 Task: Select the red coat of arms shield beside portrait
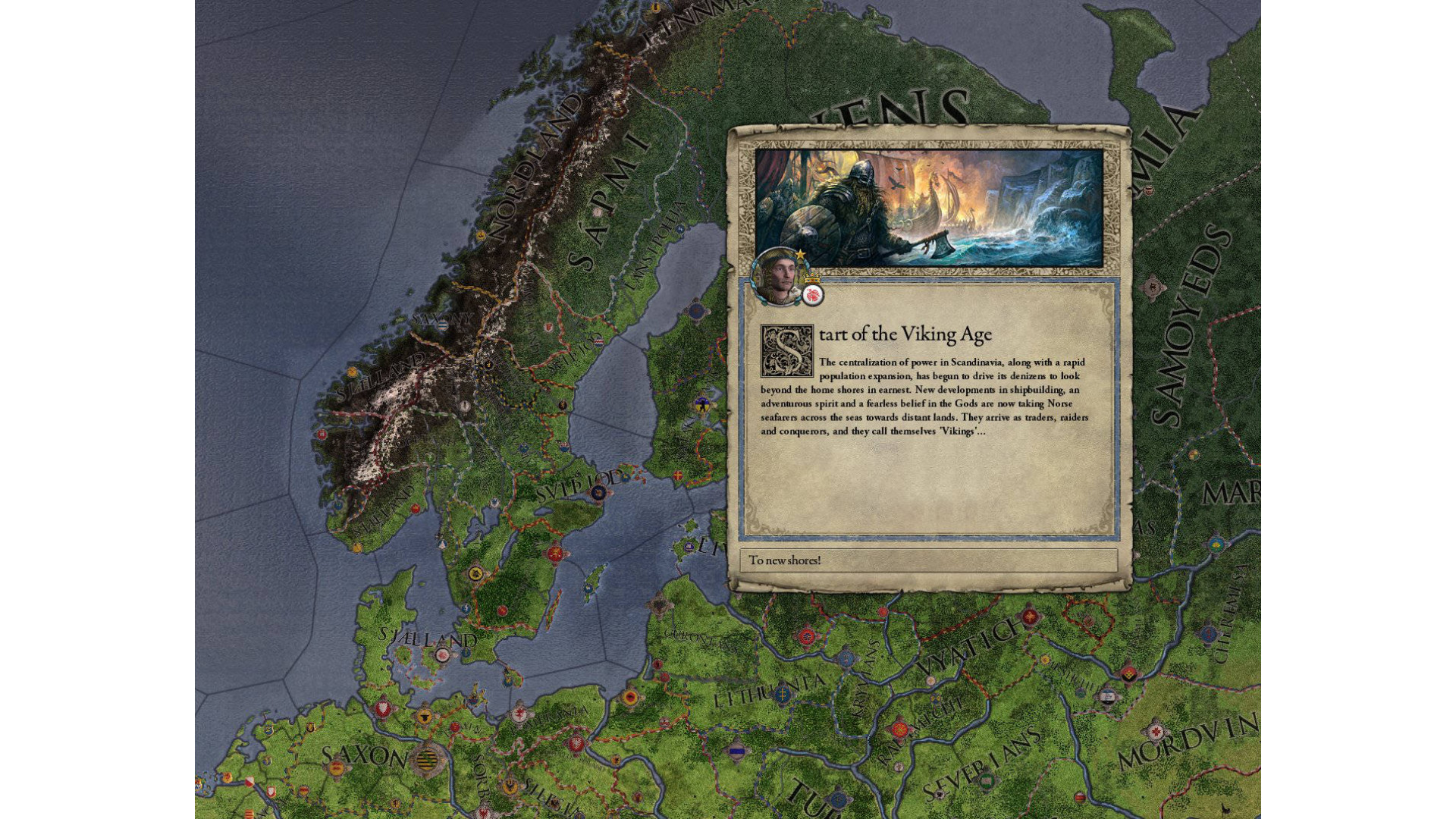point(813,295)
